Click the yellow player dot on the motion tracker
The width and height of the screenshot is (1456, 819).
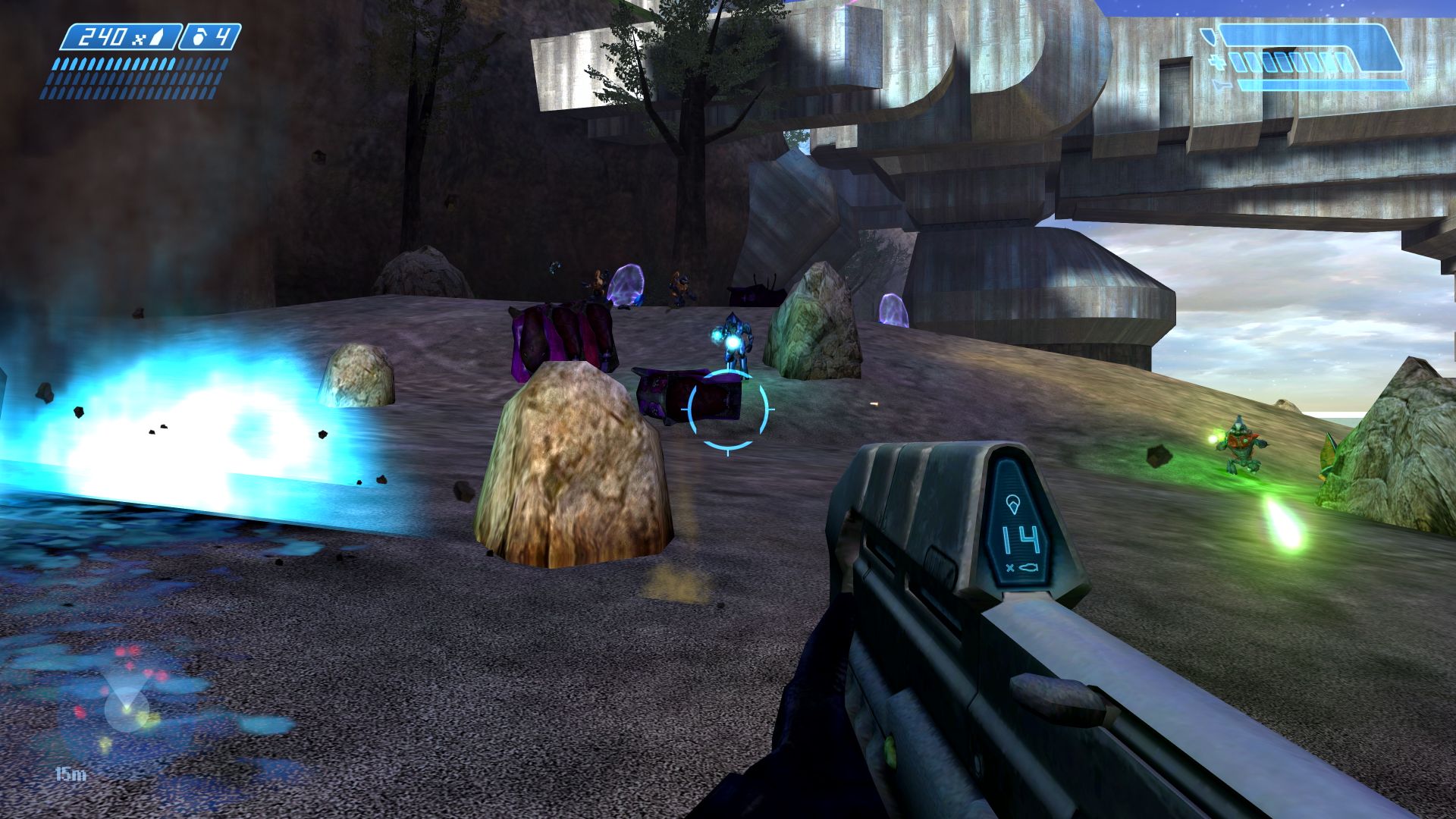pyautogui.click(x=127, y=710)
